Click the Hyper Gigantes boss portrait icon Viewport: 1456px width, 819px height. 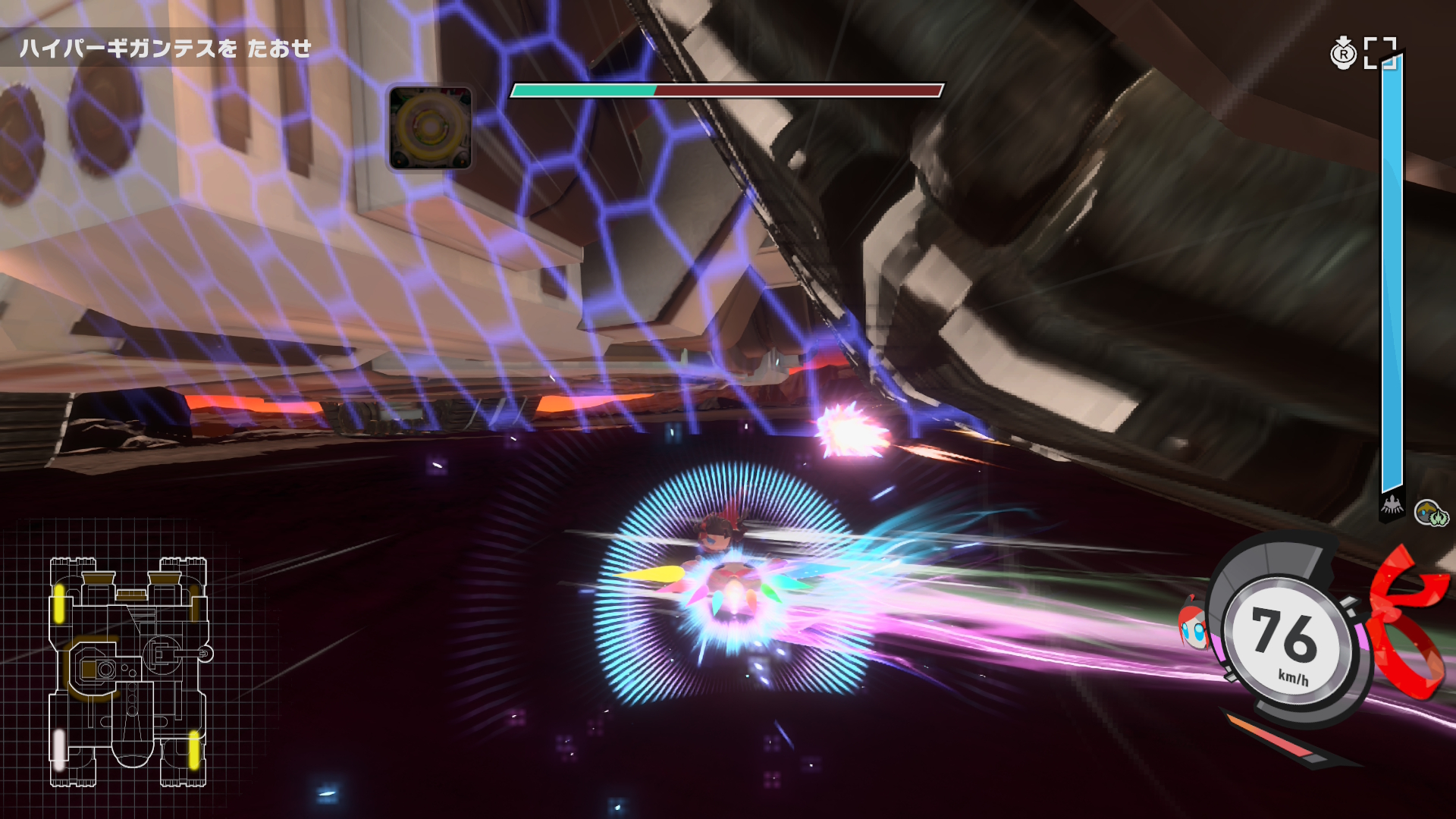coord(430,127)
